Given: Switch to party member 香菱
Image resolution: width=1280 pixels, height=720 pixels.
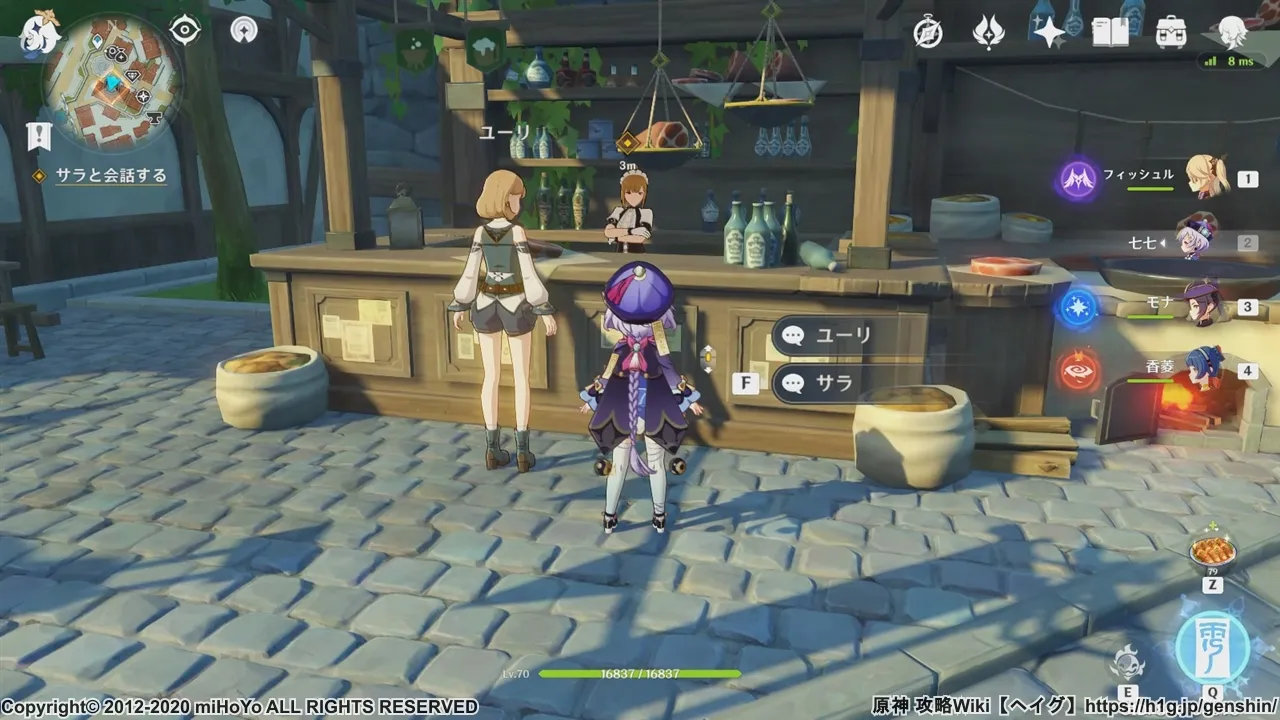Looking at the screenshot, I should click(1205, 369).
